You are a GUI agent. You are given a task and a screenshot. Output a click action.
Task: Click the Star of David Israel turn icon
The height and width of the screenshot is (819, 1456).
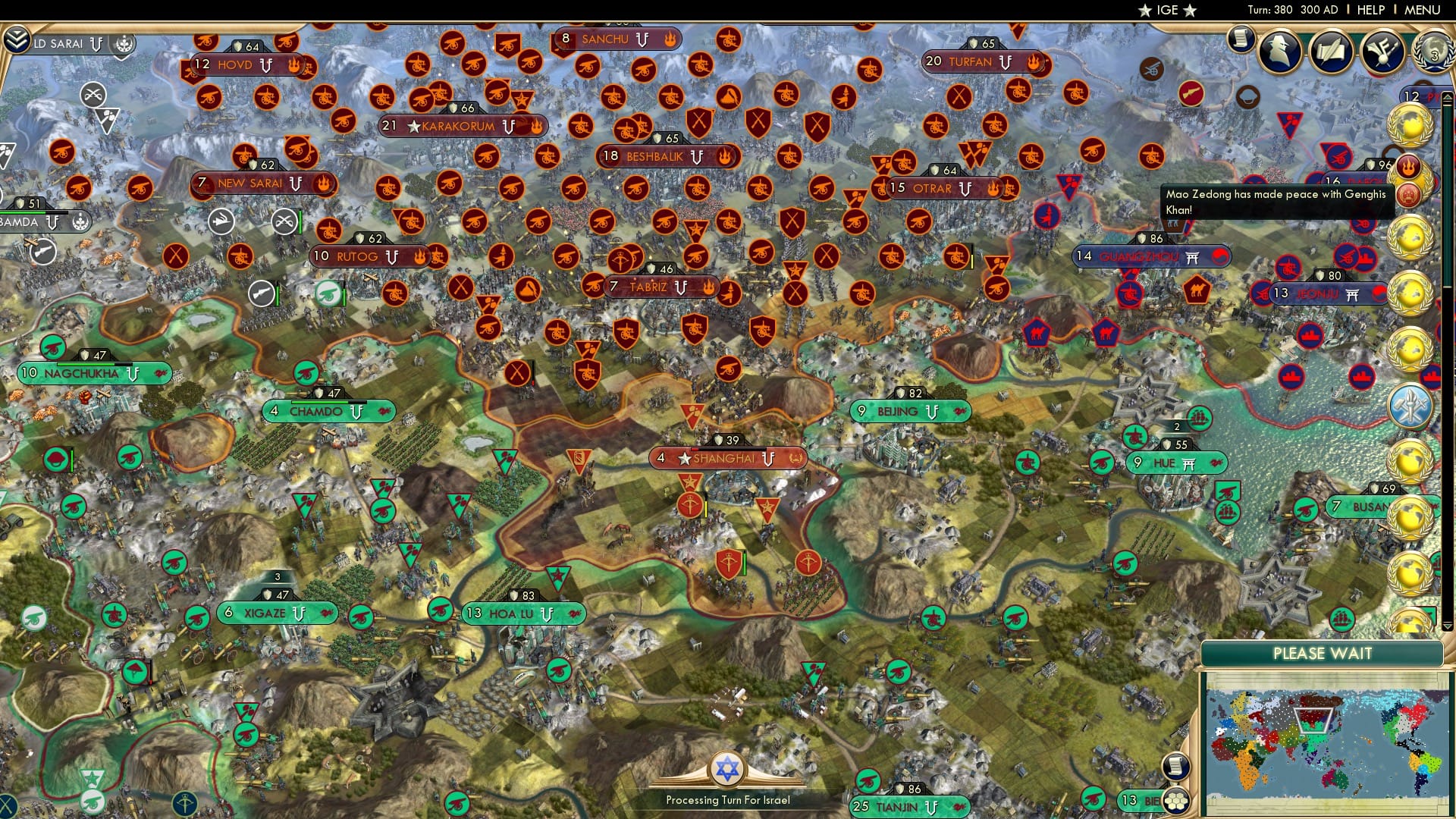[726, 771]
